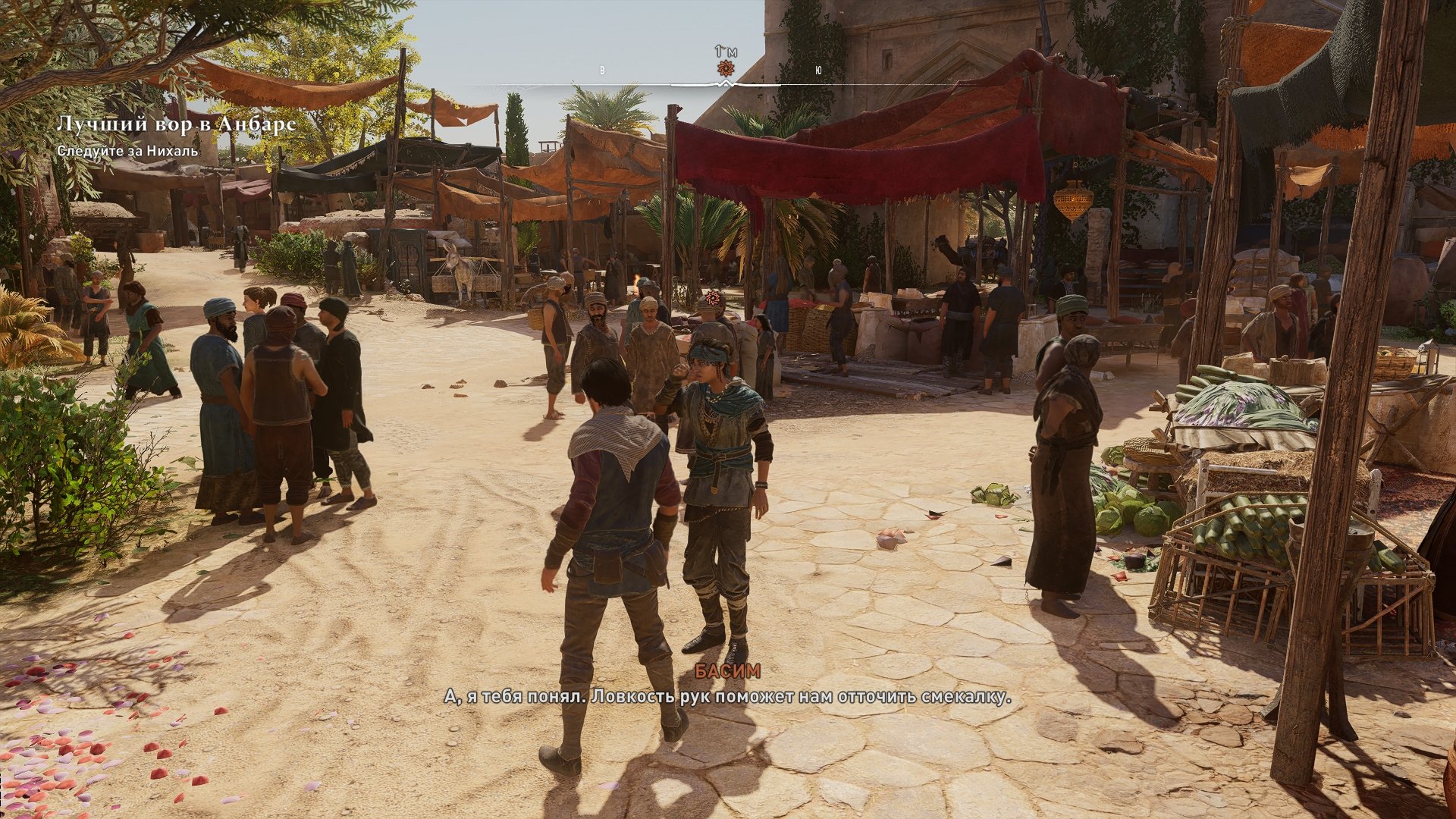Click the objective text Следуйте за Нихаль
The height and width of the screenshot is (819, 1456).
(x=127, y=151)
